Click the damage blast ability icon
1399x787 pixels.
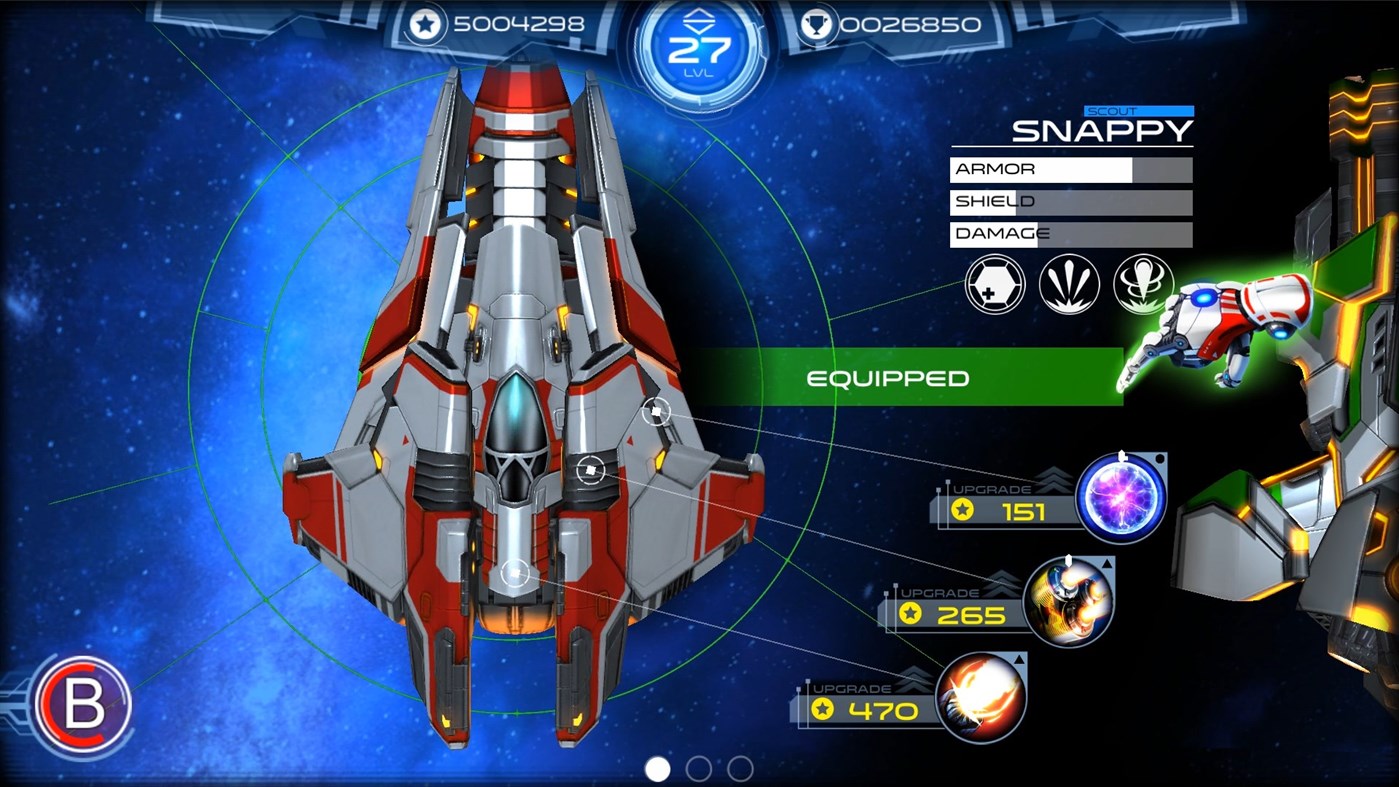(x=1144, y=284)
